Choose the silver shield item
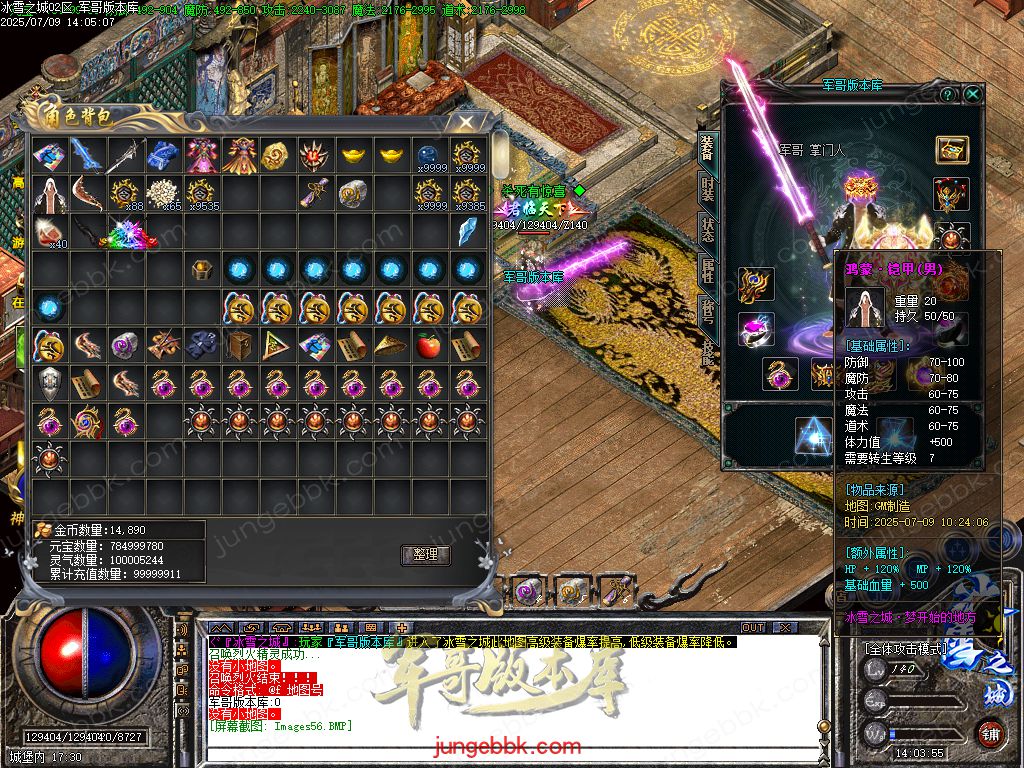This screenshot has width=1024, height=768. pyautogui.click(x=48, y=383)
